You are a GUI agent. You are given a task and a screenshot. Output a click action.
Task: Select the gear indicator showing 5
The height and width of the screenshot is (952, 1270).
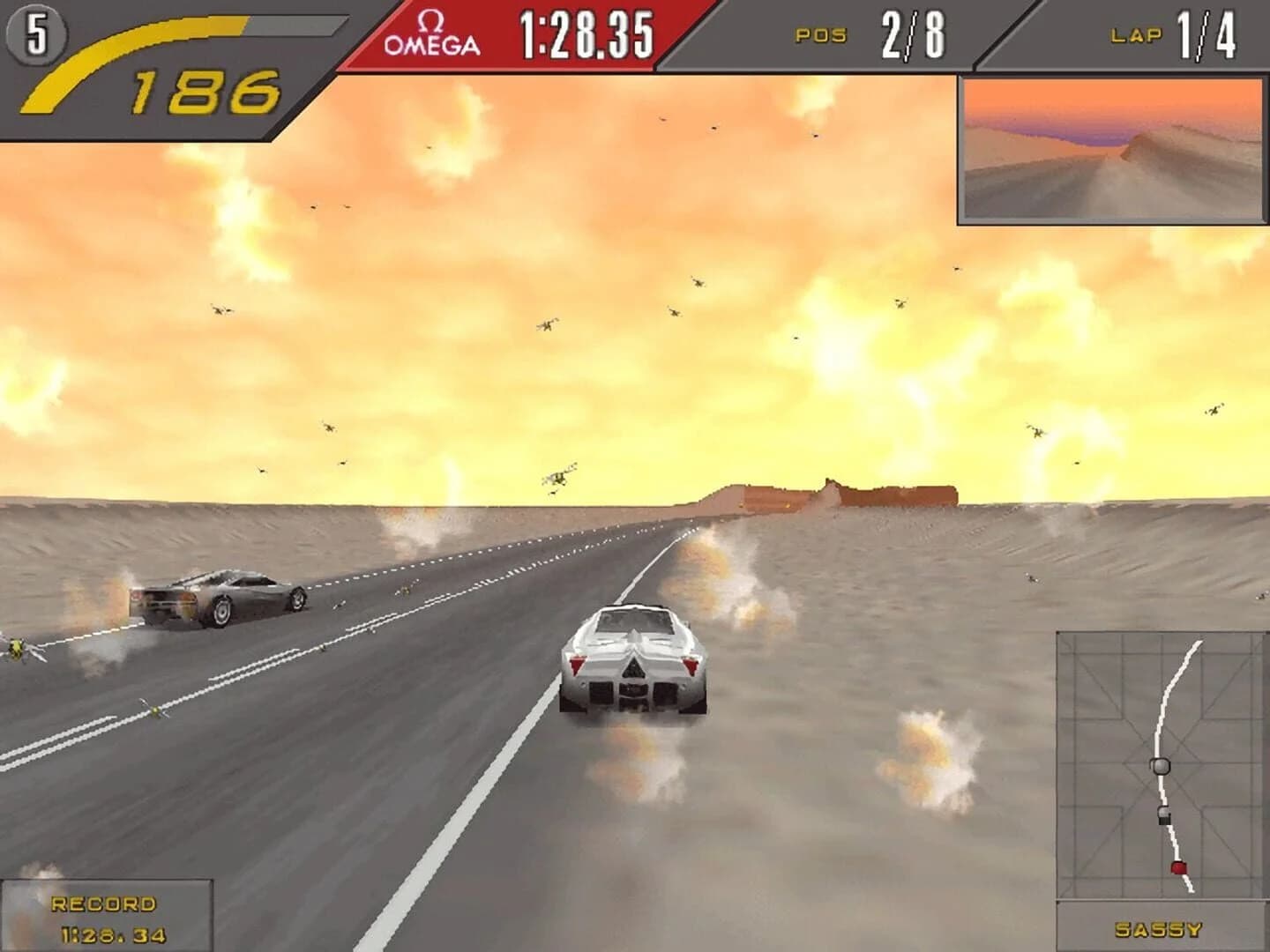tap(38, 33)
